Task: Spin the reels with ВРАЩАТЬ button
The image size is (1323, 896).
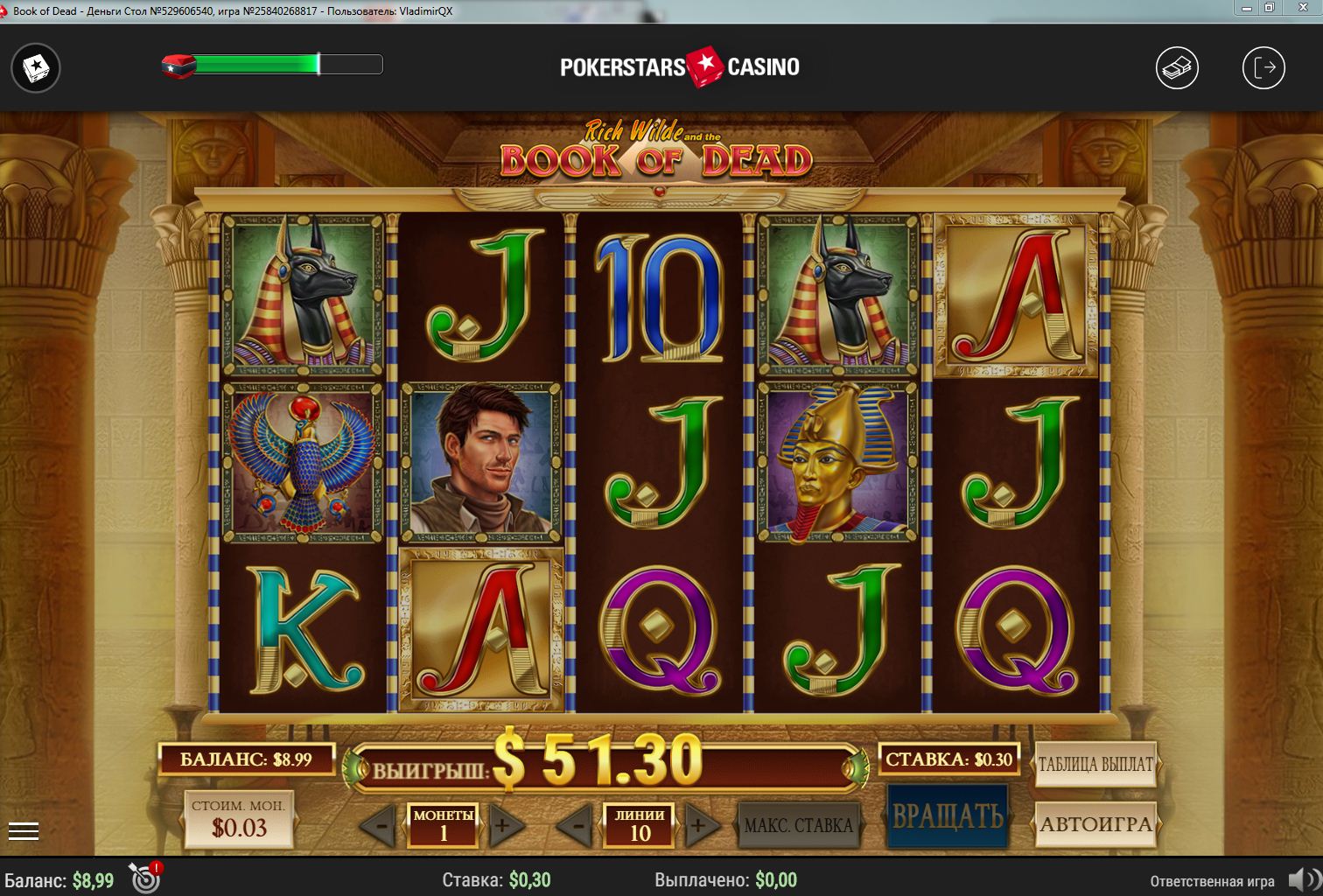Action: coord(948,815)
